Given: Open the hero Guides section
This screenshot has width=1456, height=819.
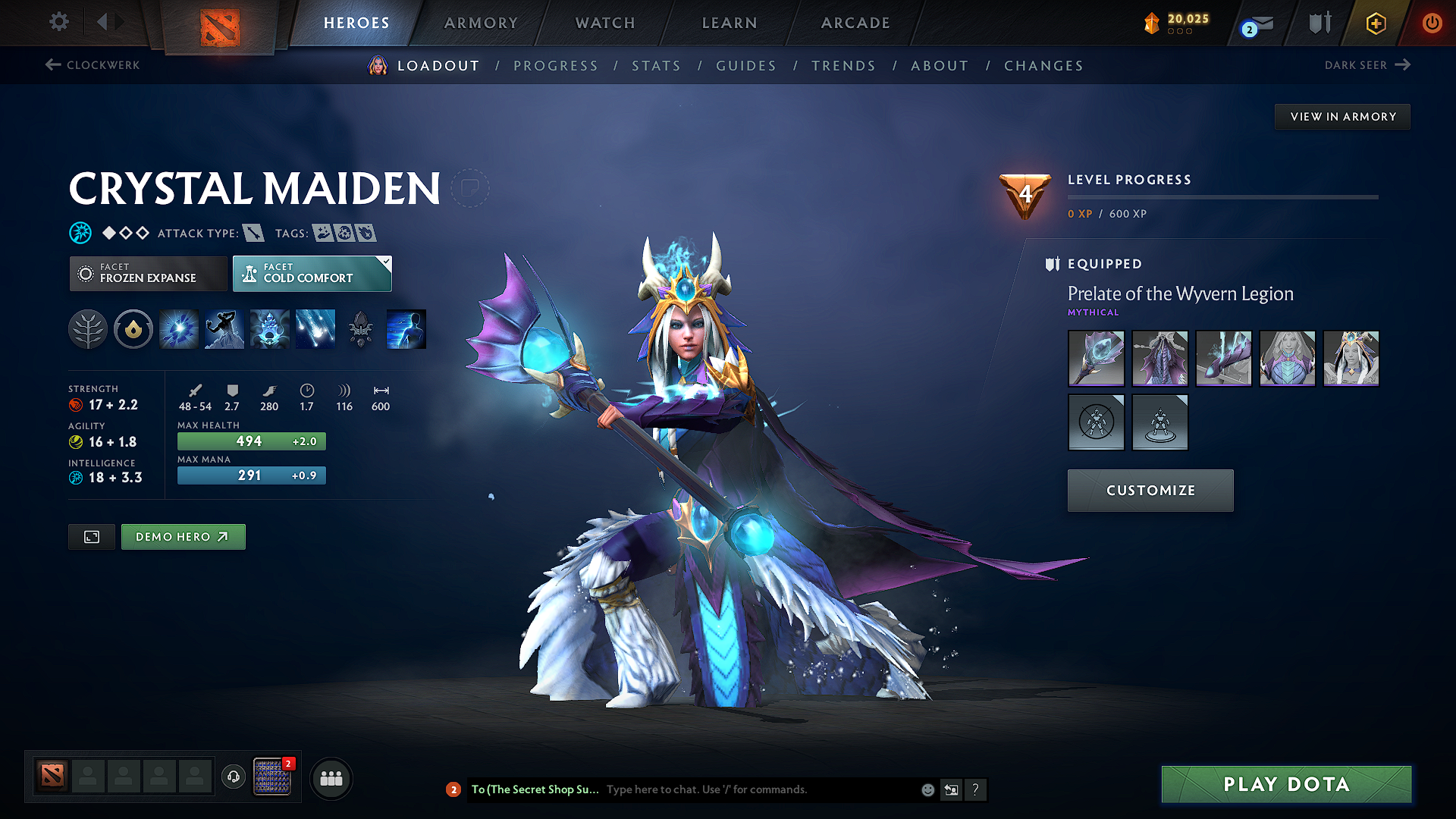Looking at the screenshot, I should [746, 66].
